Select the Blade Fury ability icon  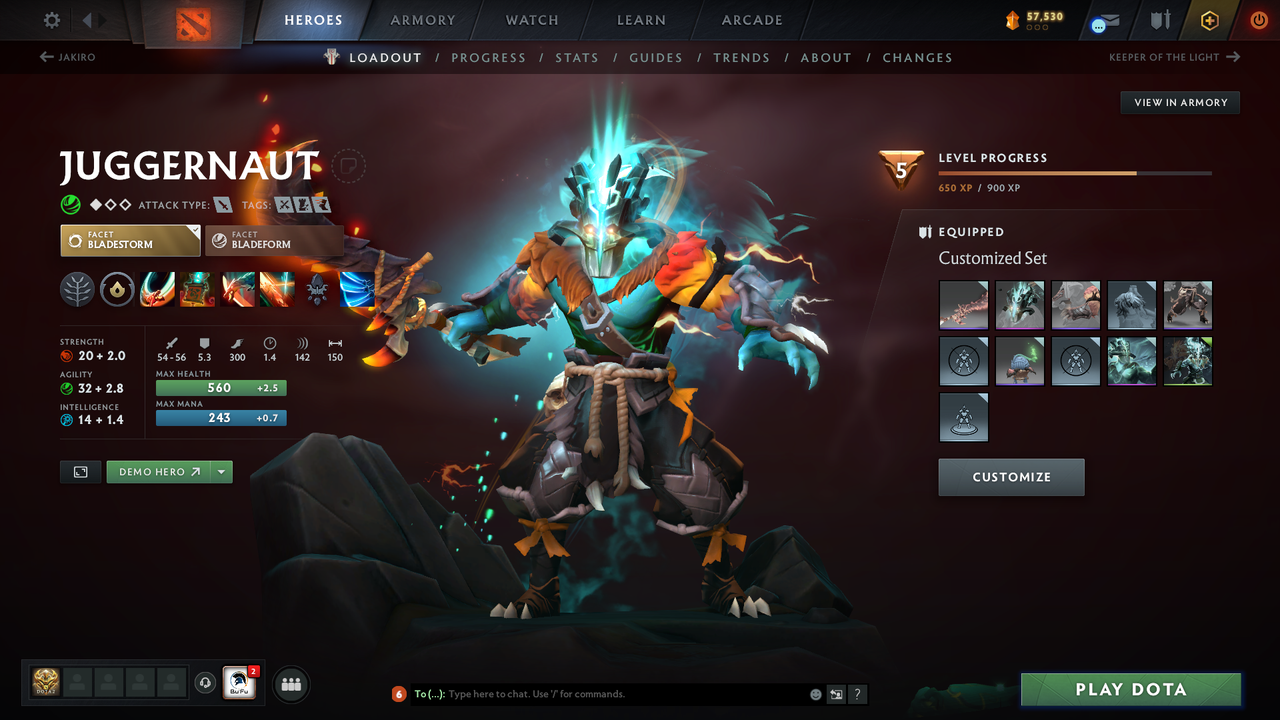157,290
